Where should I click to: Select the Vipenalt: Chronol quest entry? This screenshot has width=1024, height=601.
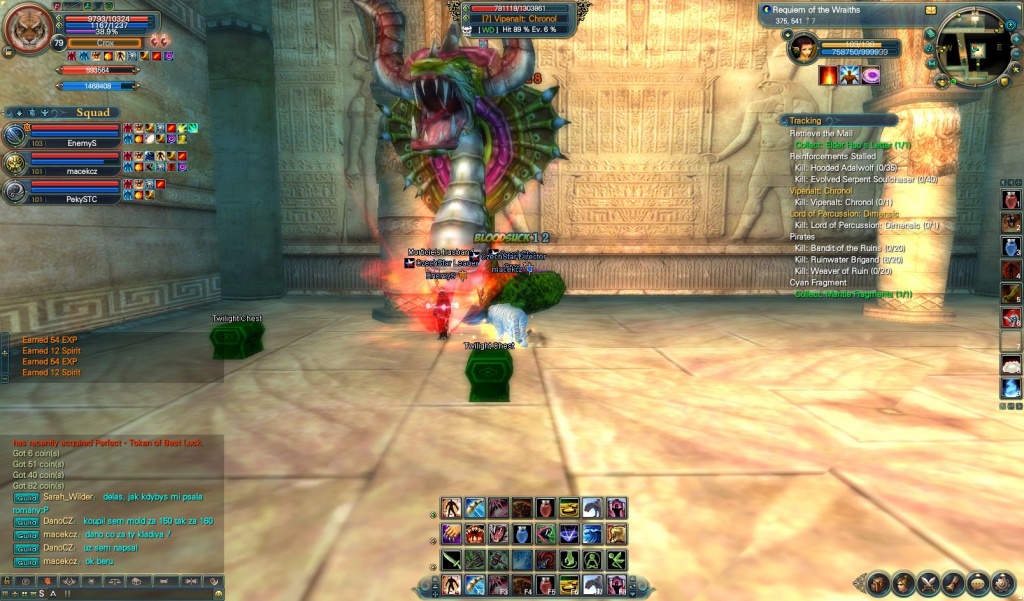tap(820, 190)
